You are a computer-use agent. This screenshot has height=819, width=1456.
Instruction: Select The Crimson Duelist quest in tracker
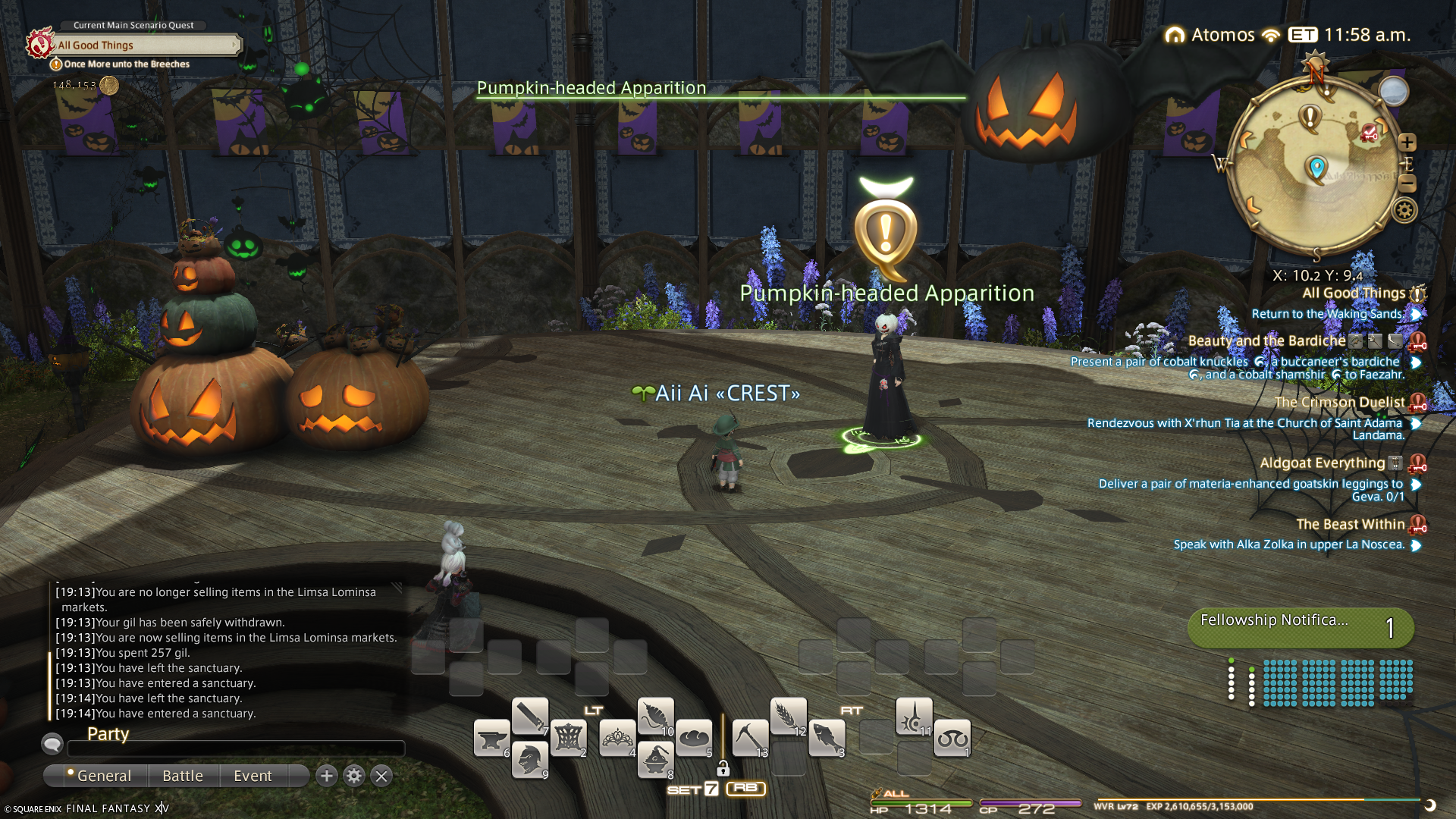tap(1339, 403)
